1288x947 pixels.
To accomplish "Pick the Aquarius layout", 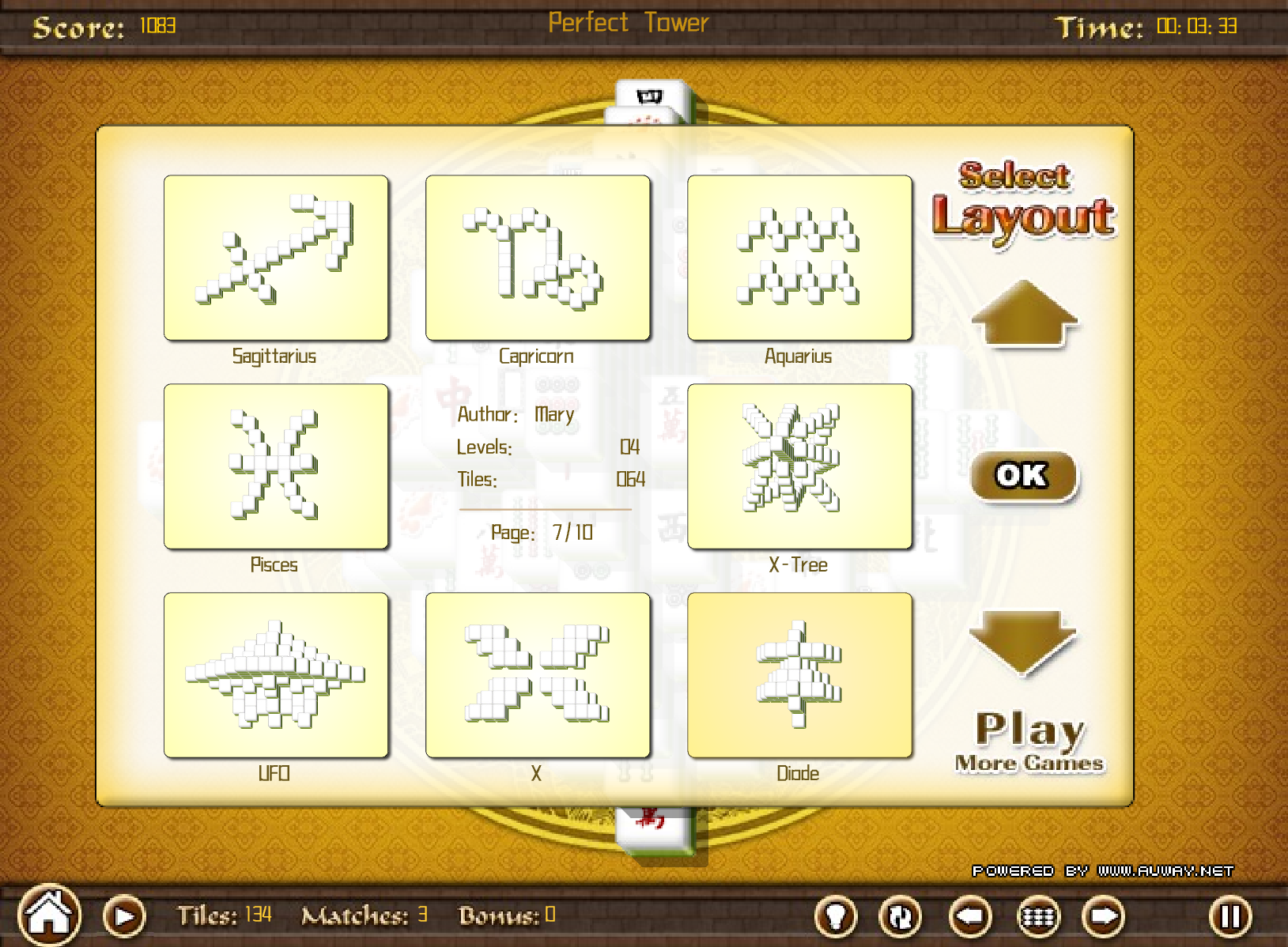I will [x=799, y=258].
